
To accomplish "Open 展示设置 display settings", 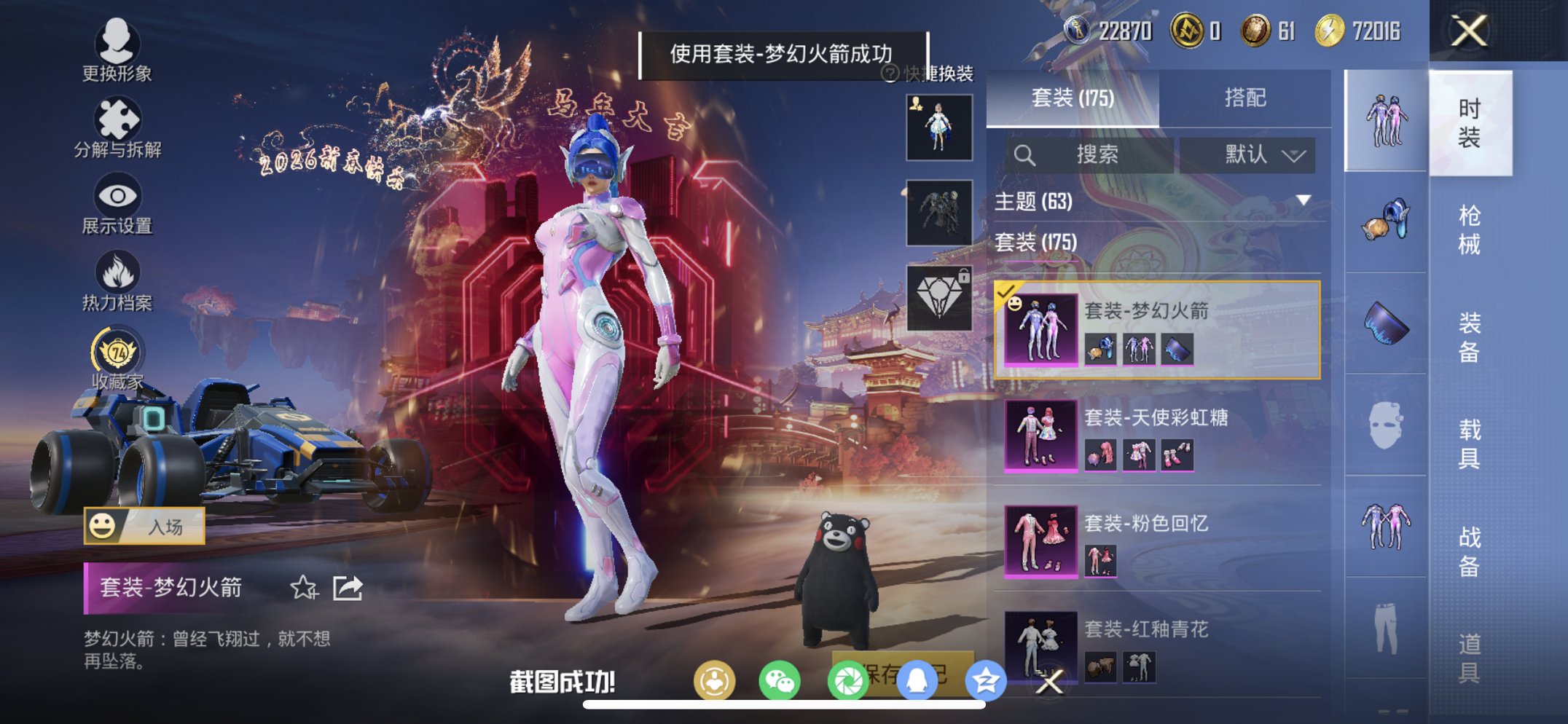I will tap(117, 204).
